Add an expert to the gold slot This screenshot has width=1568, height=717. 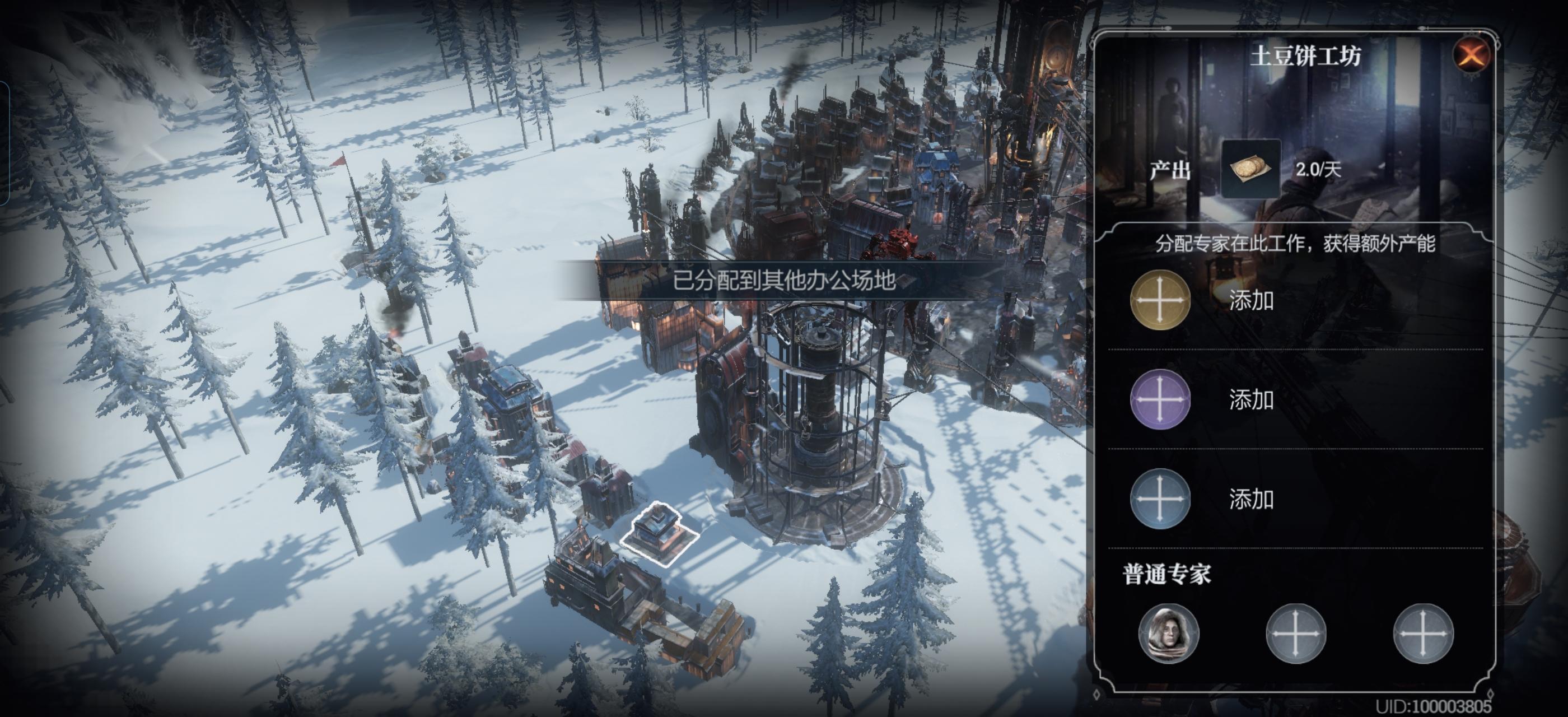pos(1160,300)
